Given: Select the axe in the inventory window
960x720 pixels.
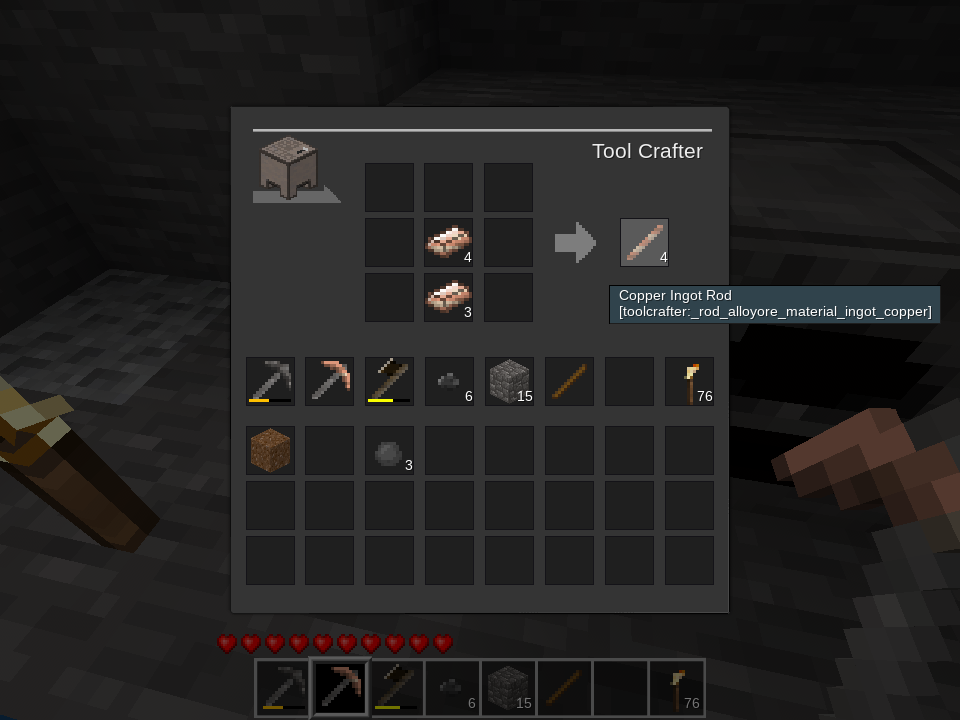Looking at the screenshot, I should pyautogui.click(x=389, y=381).
